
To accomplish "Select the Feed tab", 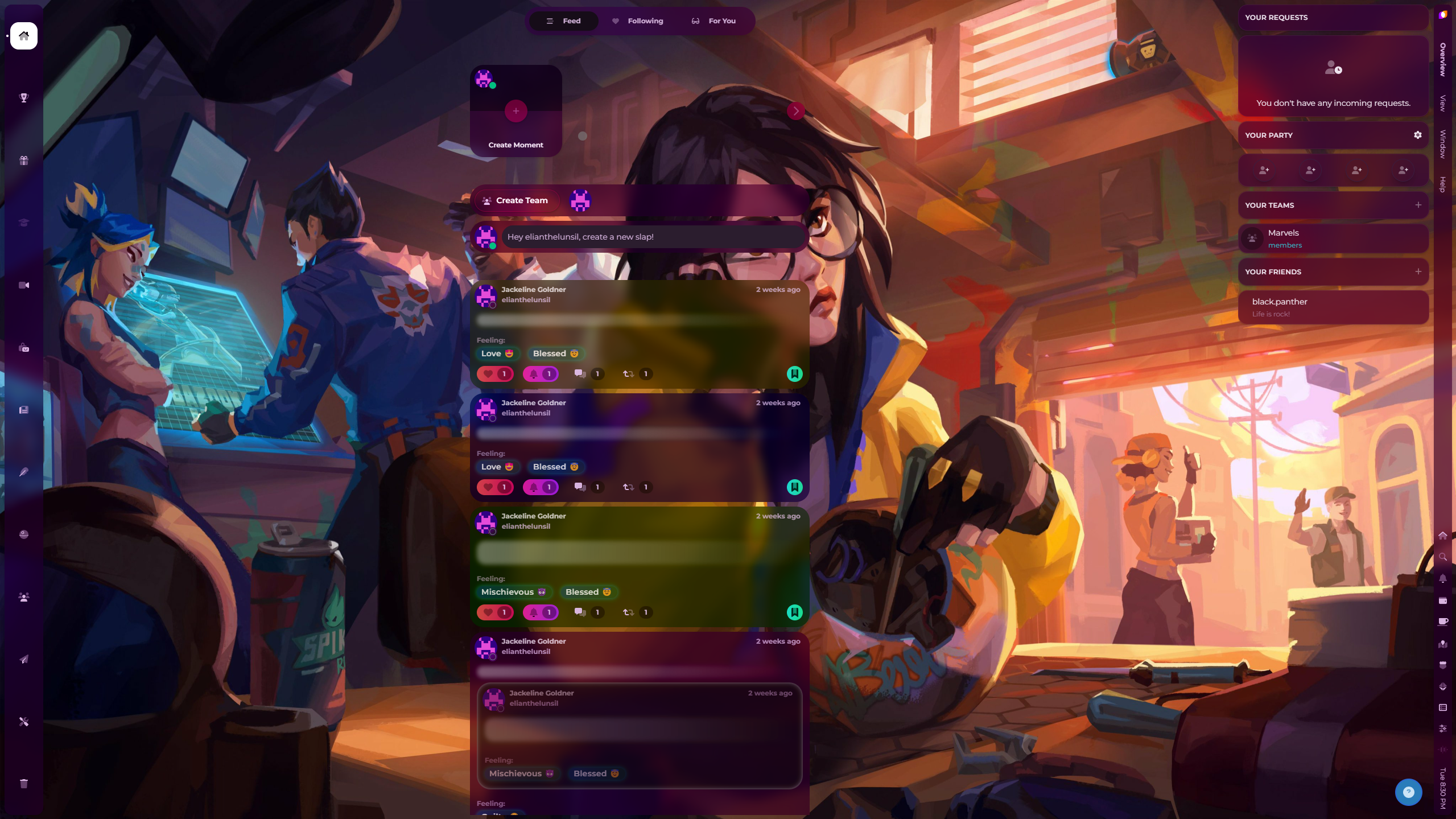I will [x=563, y=21].
